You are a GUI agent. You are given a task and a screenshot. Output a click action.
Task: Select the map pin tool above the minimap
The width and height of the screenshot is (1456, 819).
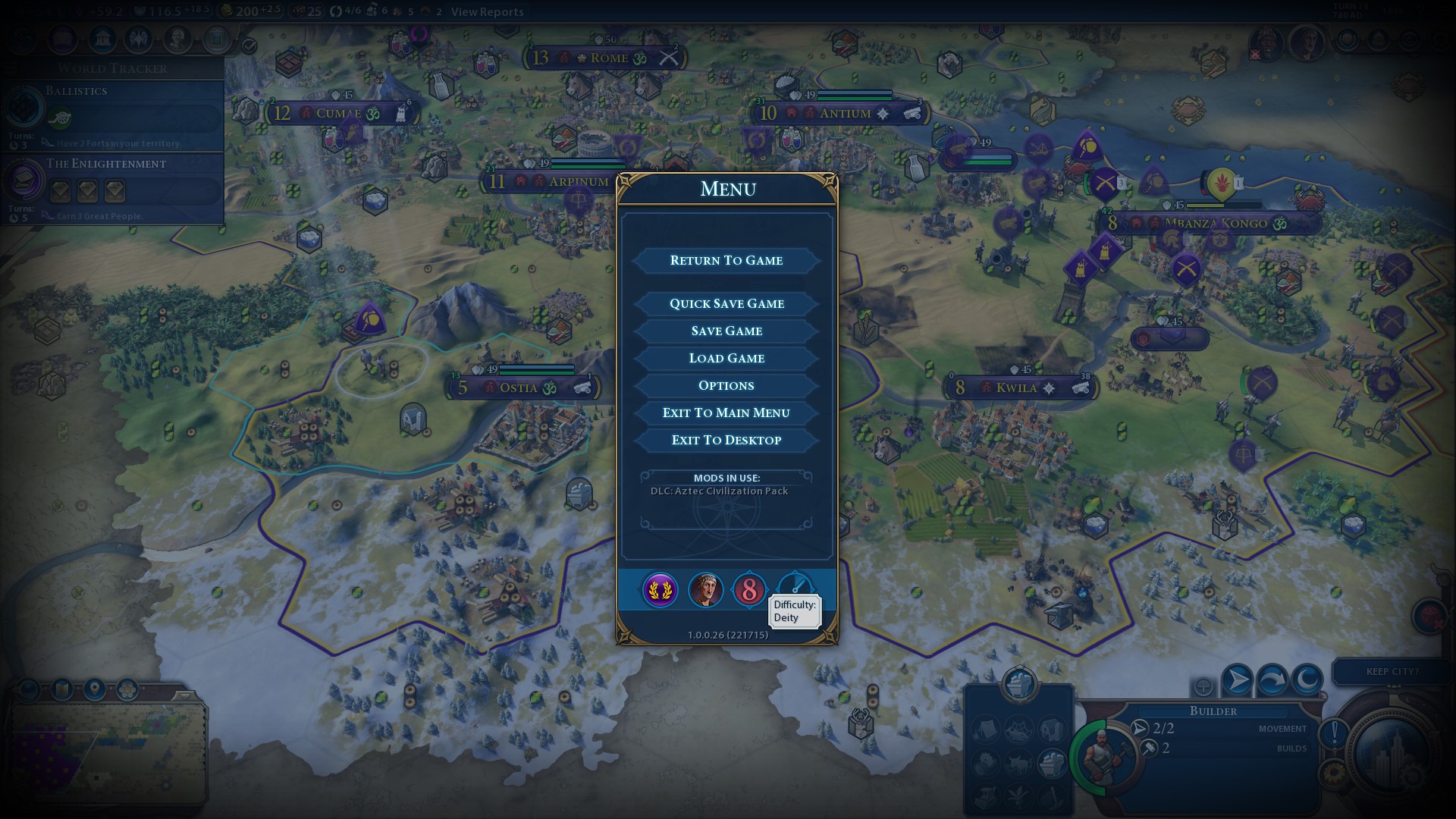coord(94,689)
